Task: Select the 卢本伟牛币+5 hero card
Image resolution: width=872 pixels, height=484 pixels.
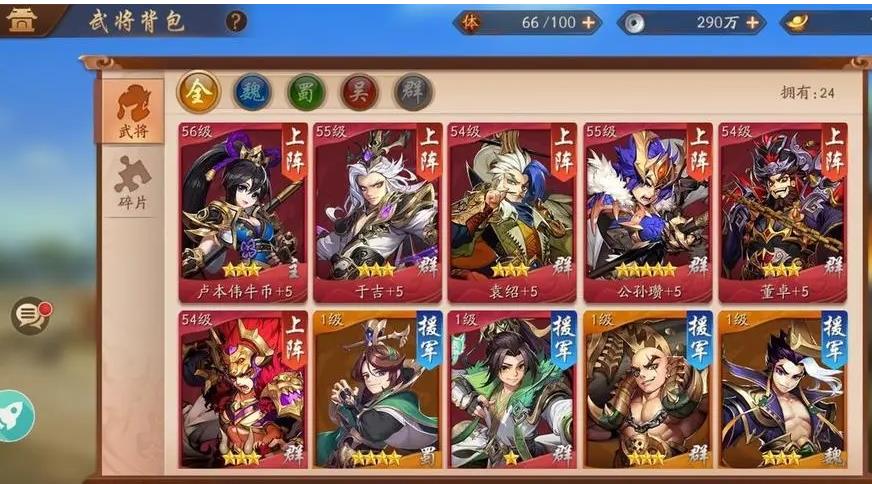Action: 243,212
